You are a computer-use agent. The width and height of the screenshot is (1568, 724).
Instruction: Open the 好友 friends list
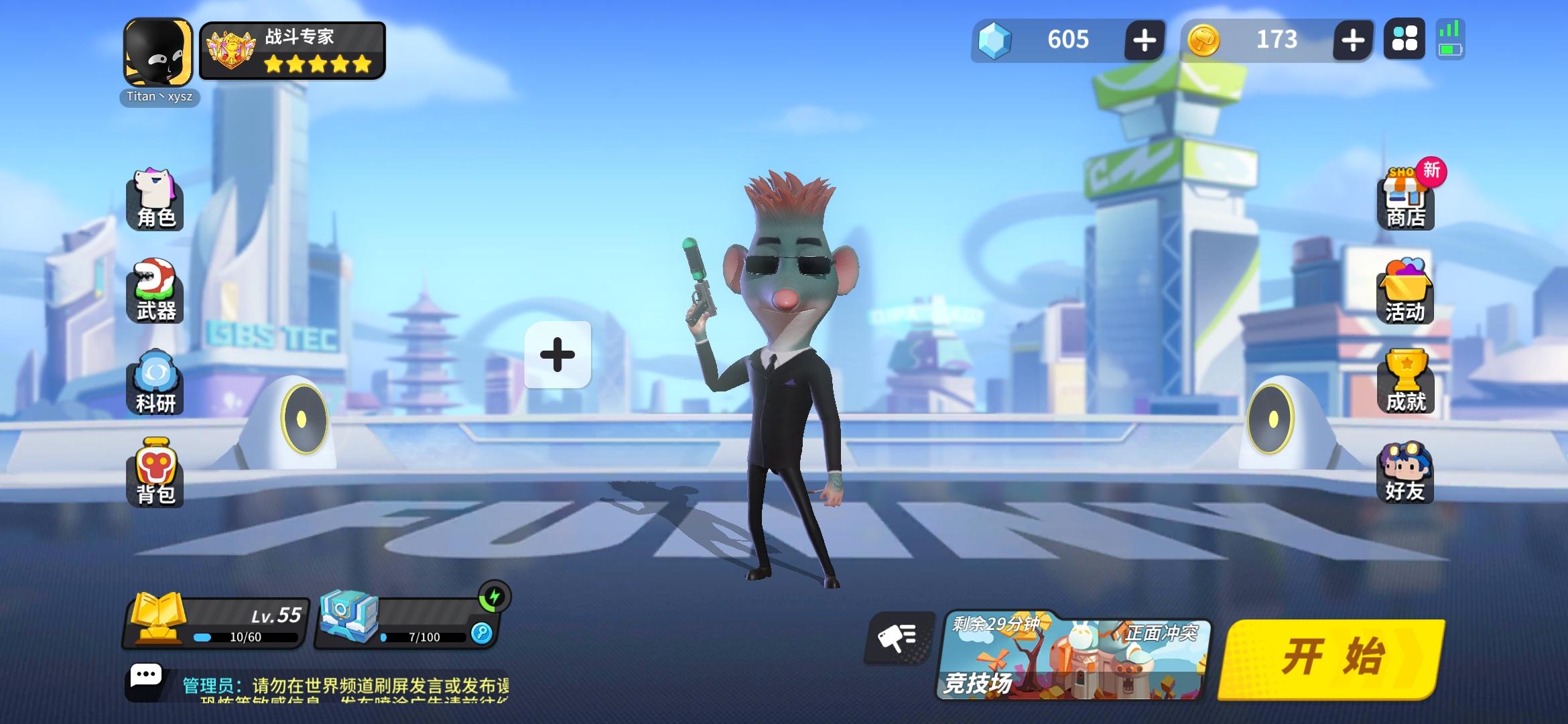(1405, 473)
